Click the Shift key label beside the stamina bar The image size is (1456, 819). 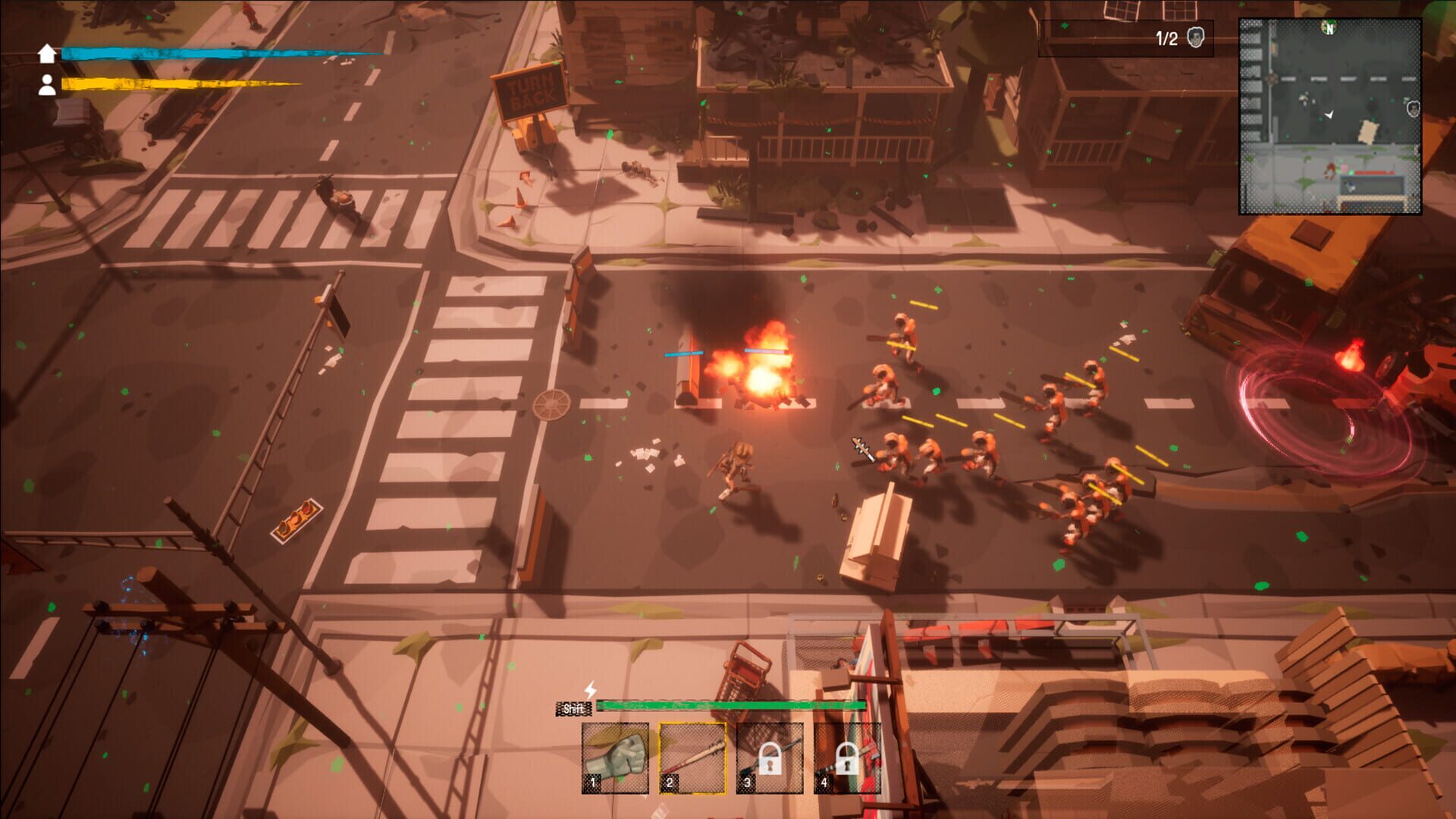coord(573,708)
